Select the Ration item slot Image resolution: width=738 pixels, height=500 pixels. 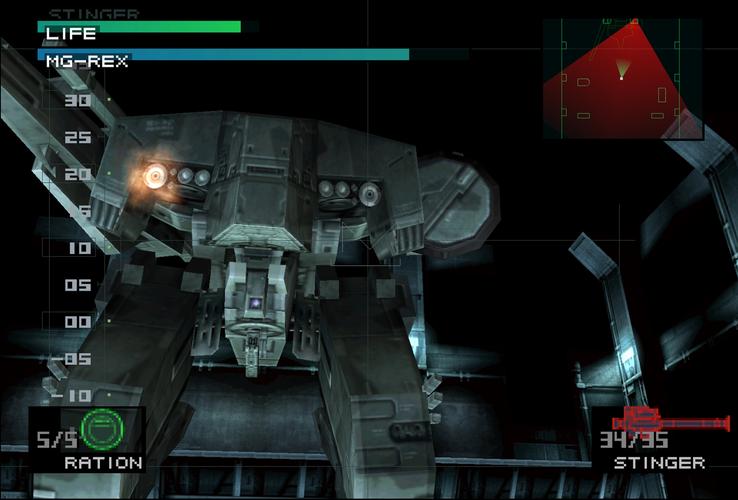click(x=88, y=439)
